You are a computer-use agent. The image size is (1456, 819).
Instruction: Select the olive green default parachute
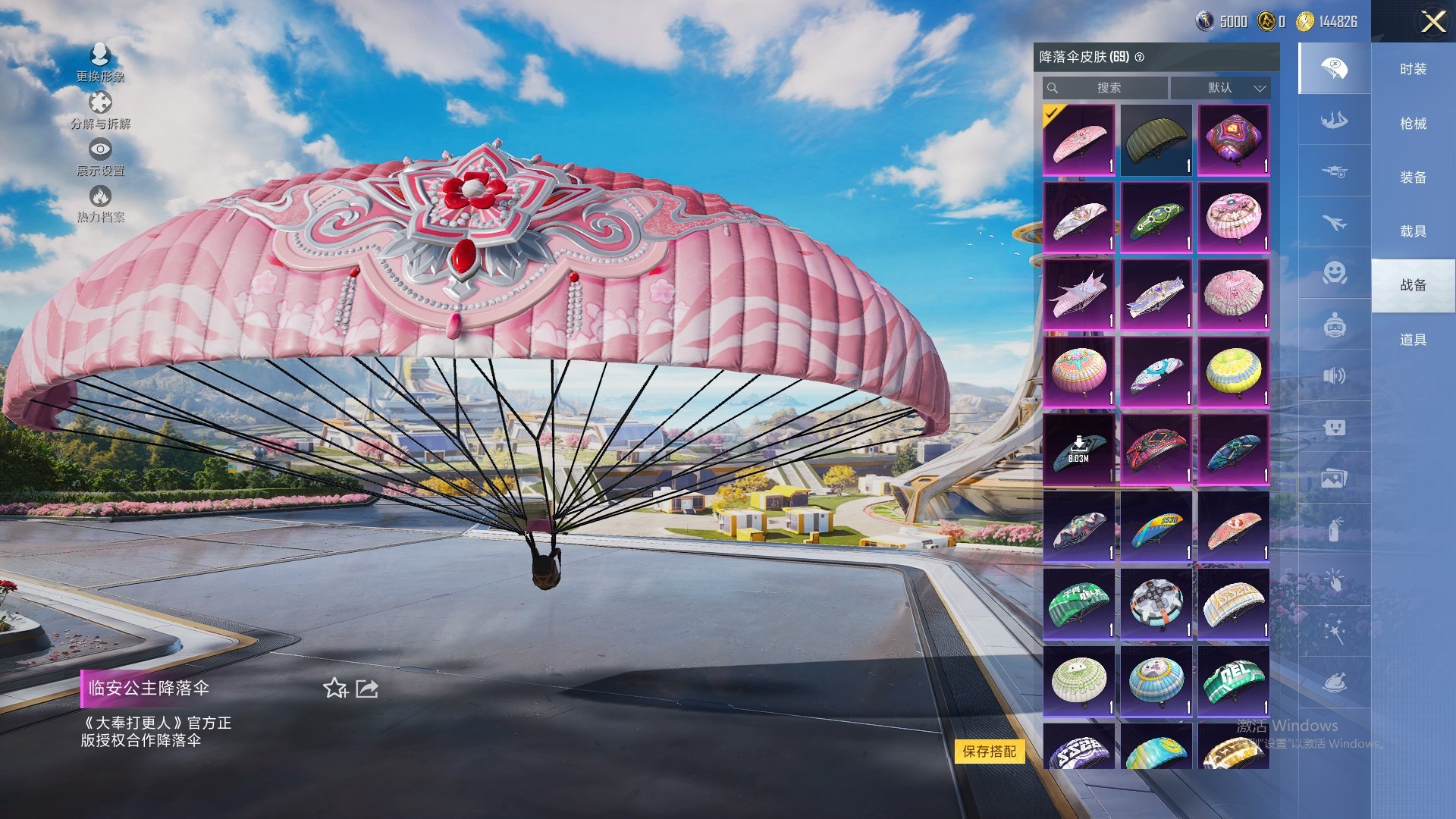pos(1156,140)
